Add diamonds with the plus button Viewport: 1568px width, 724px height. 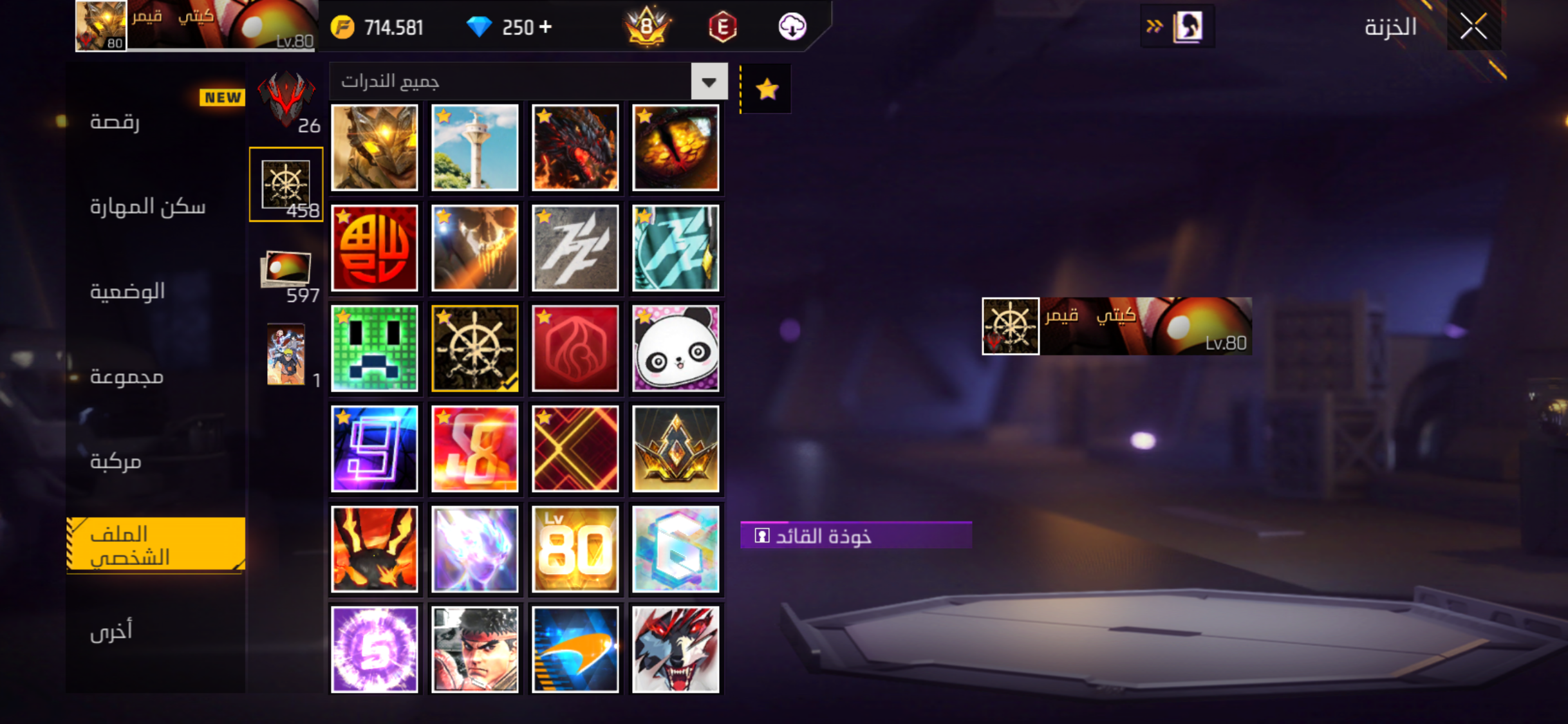(x=545, y=27)
